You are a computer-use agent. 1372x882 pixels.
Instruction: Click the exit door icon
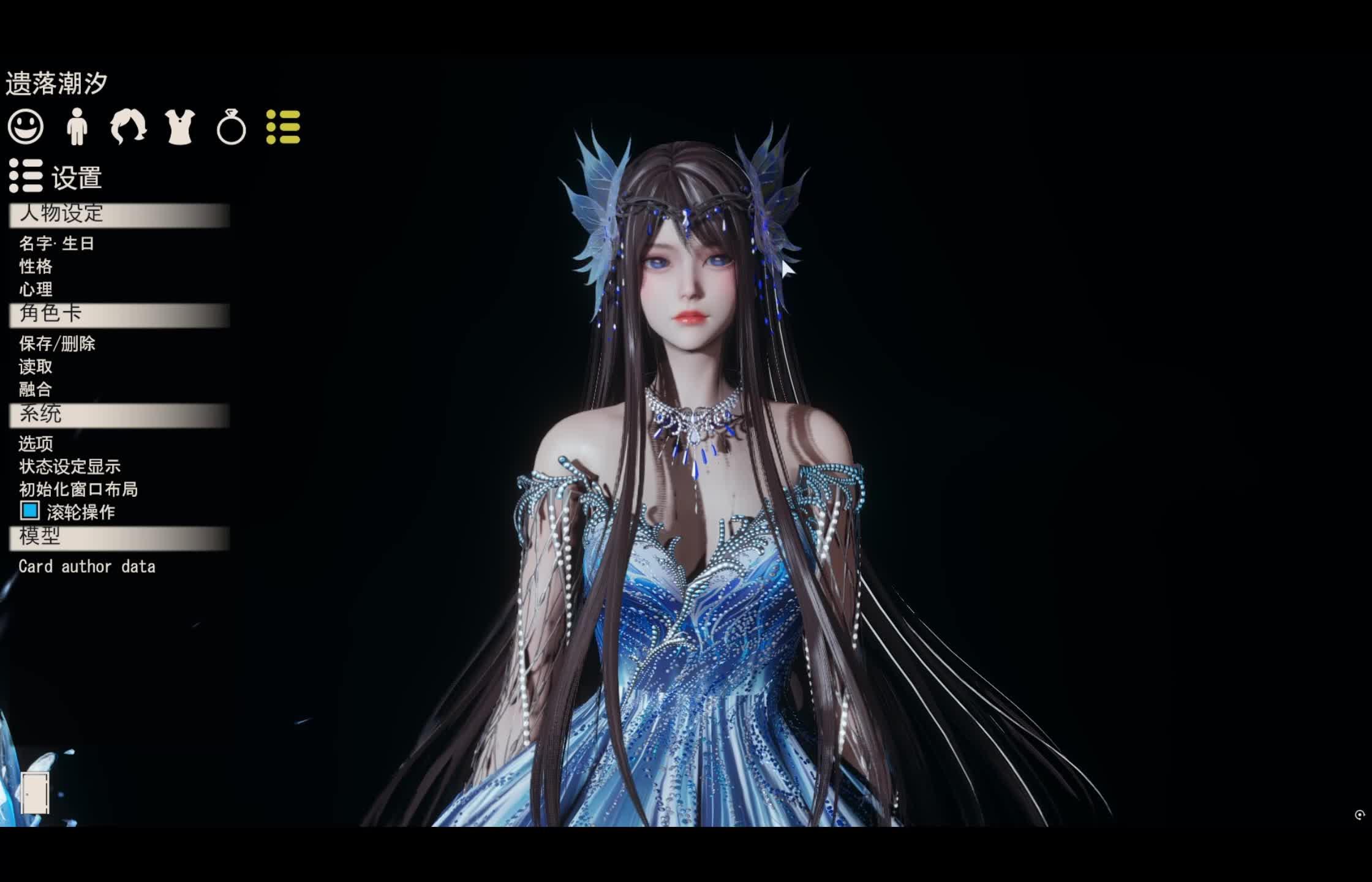coord(35,793)
